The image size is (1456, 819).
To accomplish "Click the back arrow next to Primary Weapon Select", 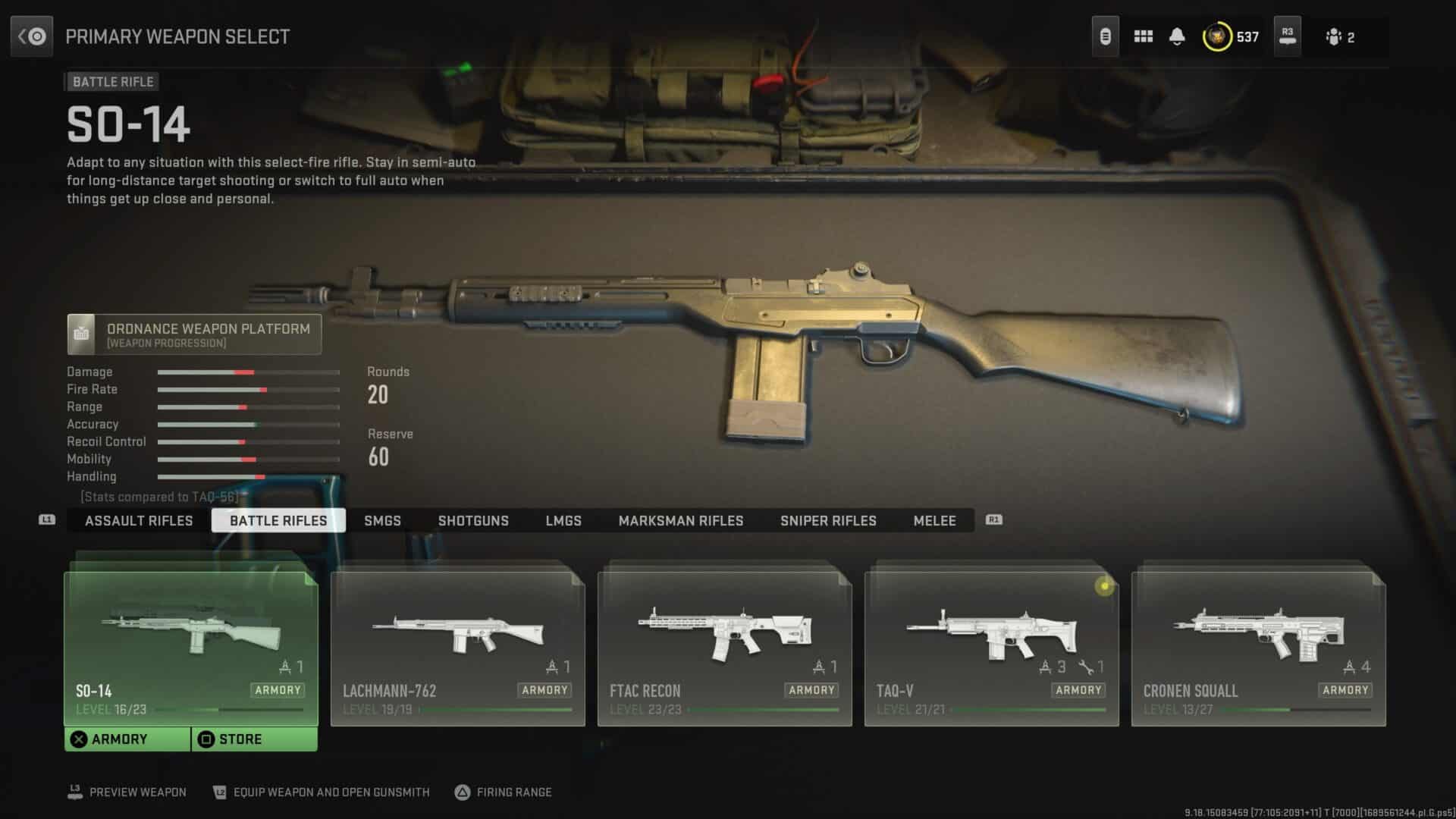I will (31, 36).
